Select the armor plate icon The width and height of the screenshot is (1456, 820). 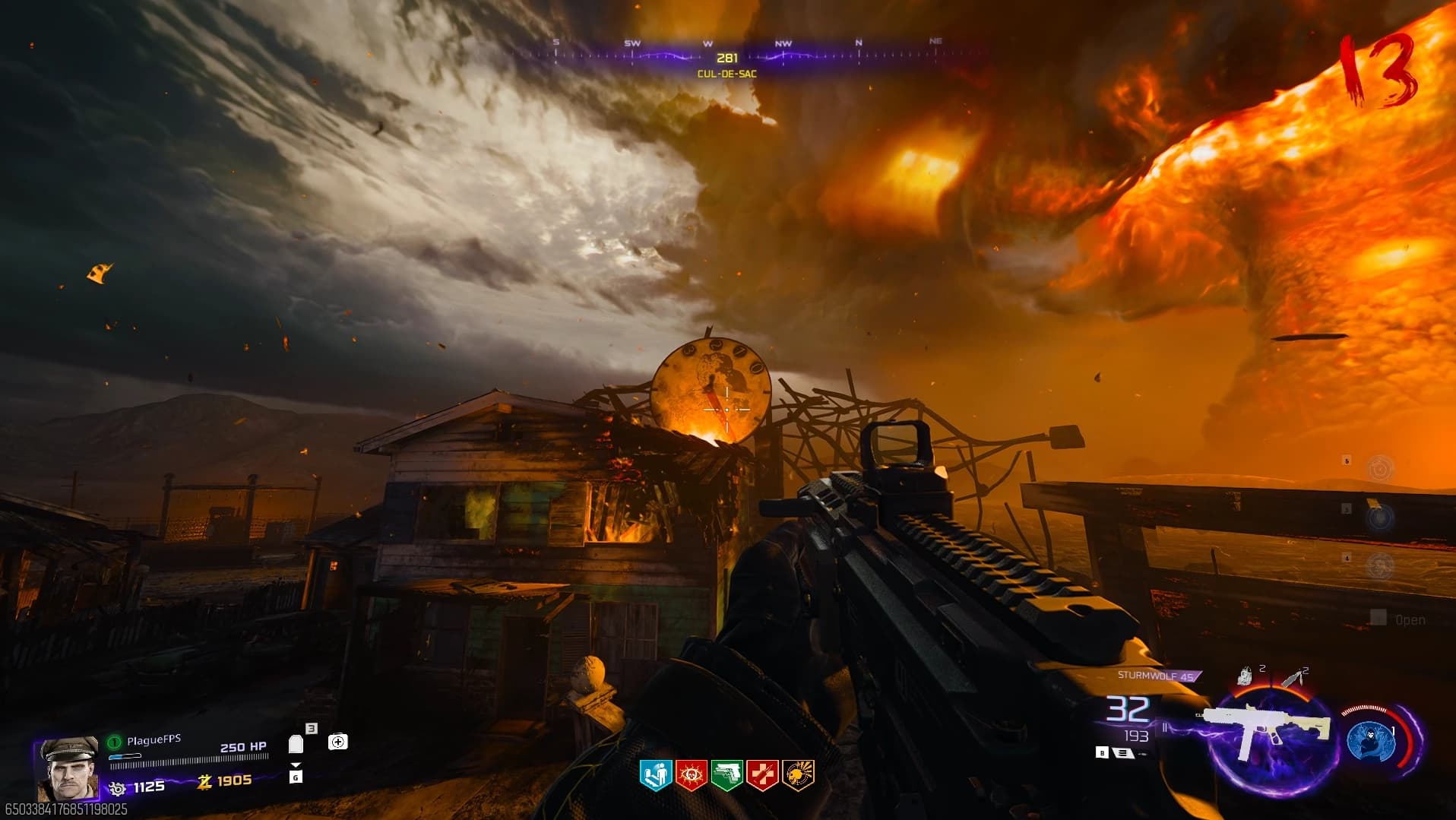296,743
